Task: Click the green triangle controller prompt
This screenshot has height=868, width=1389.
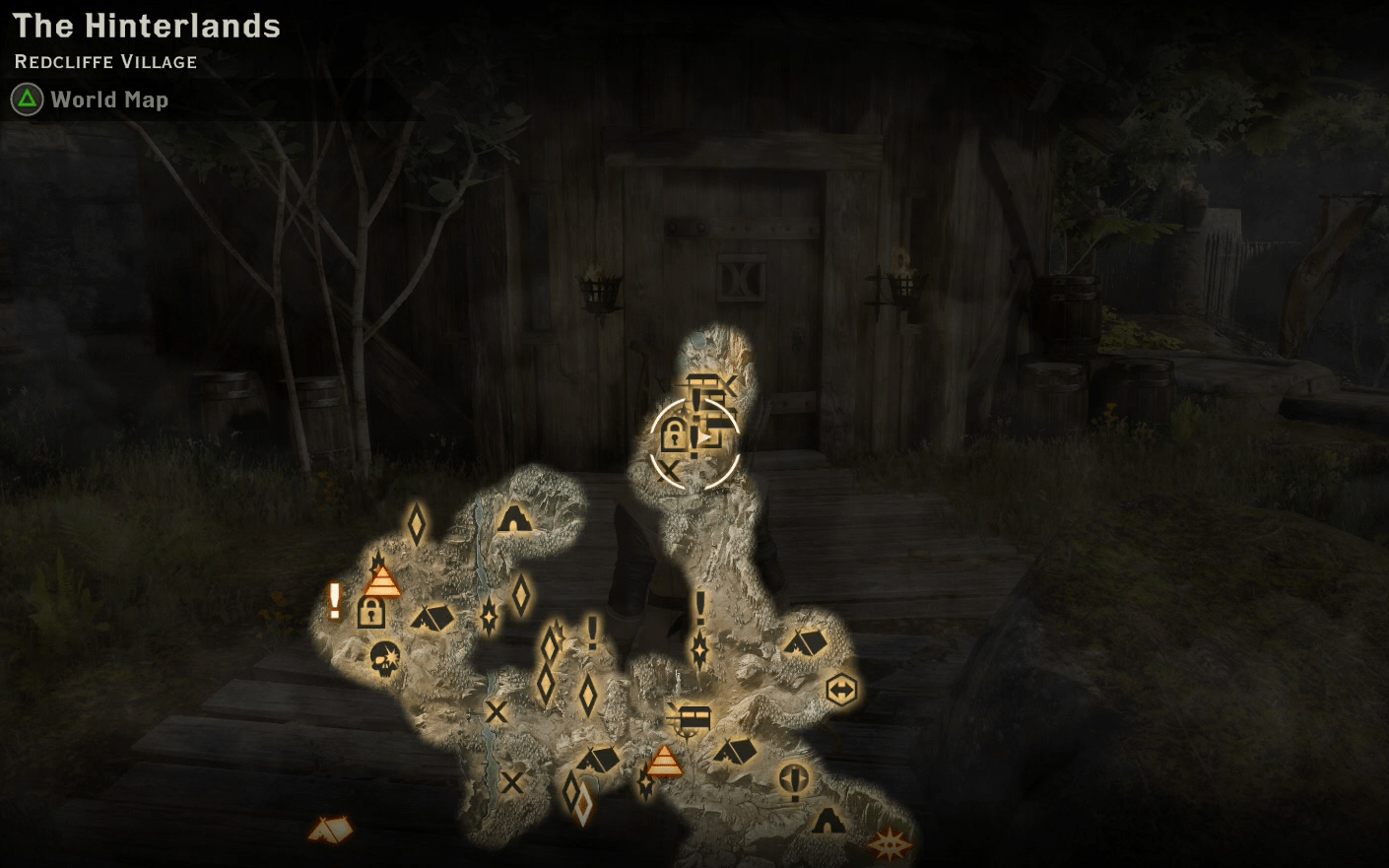Action: click(x=26, y=99)
